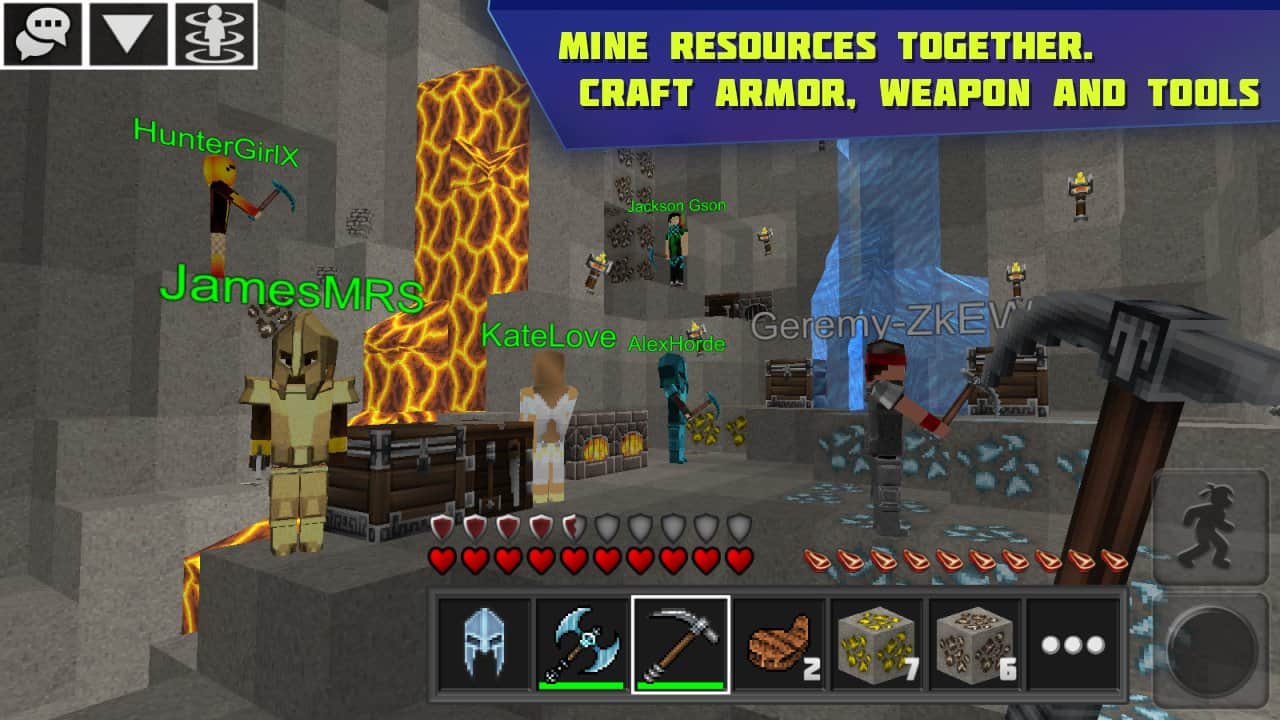This screenshot has height=720, width=1280.
Task: Choose the pickaxe hotbar slot
Action: (680, 644)
